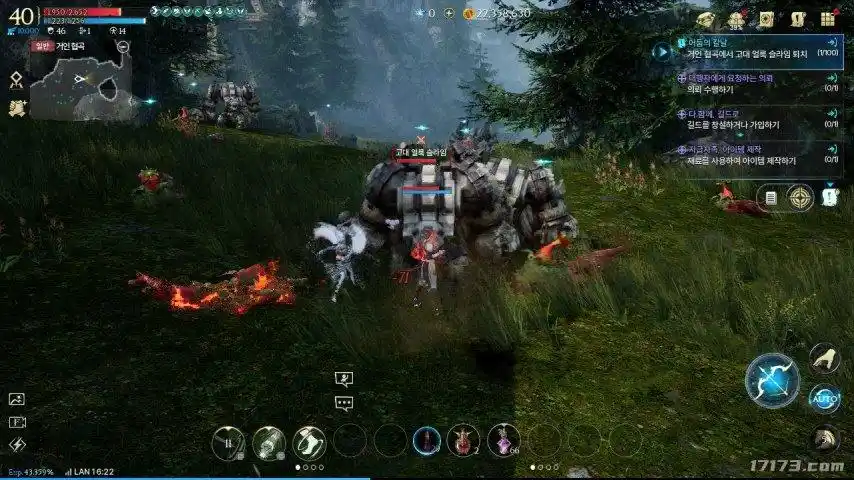
Task: Use the main bow attack button
Action: (772, 380)
